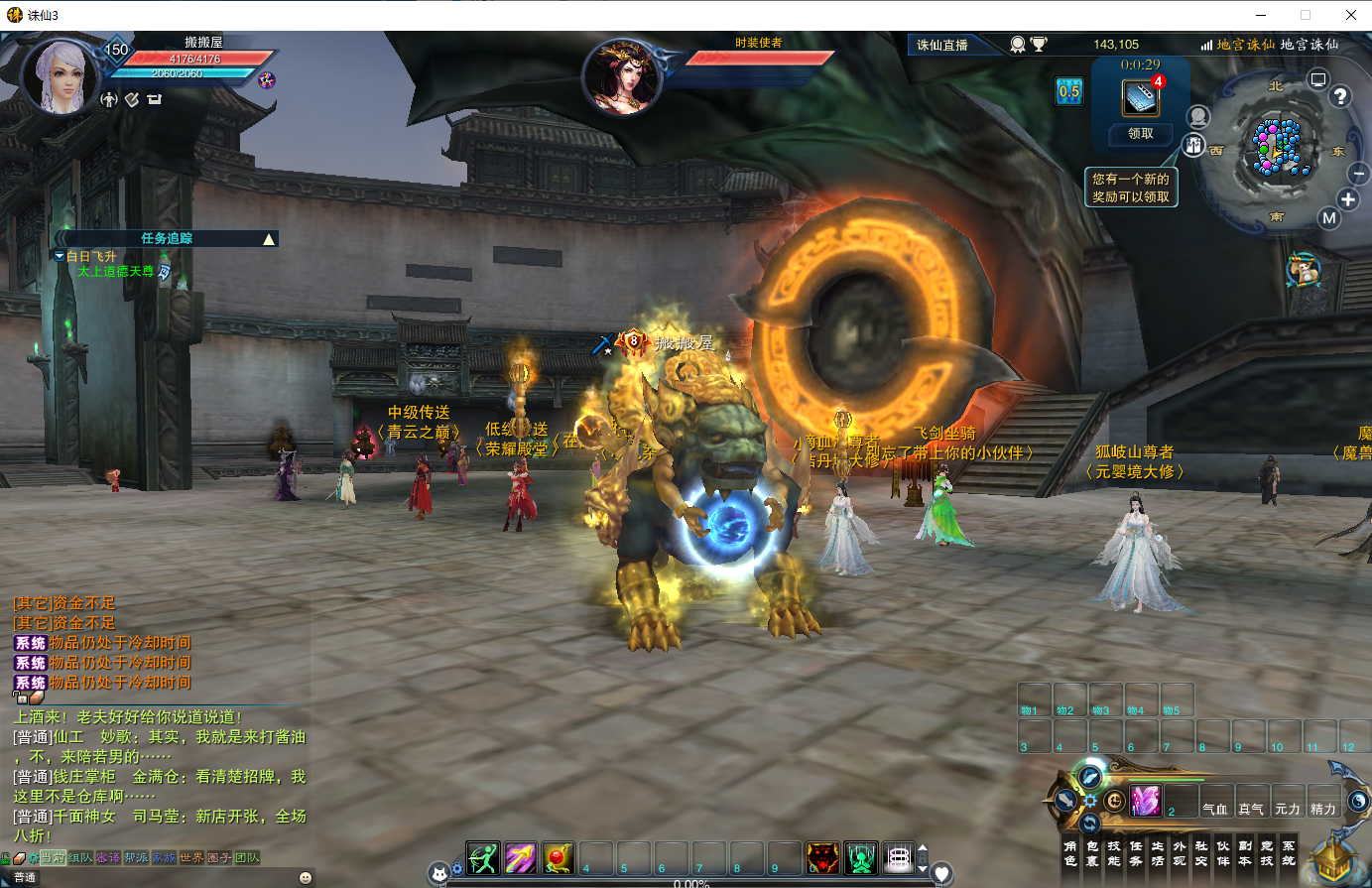The height and width of the screenshot is (888, 1372).
Task: Use the green archer skill in hotbar
Action: click(x=483, y=857)
